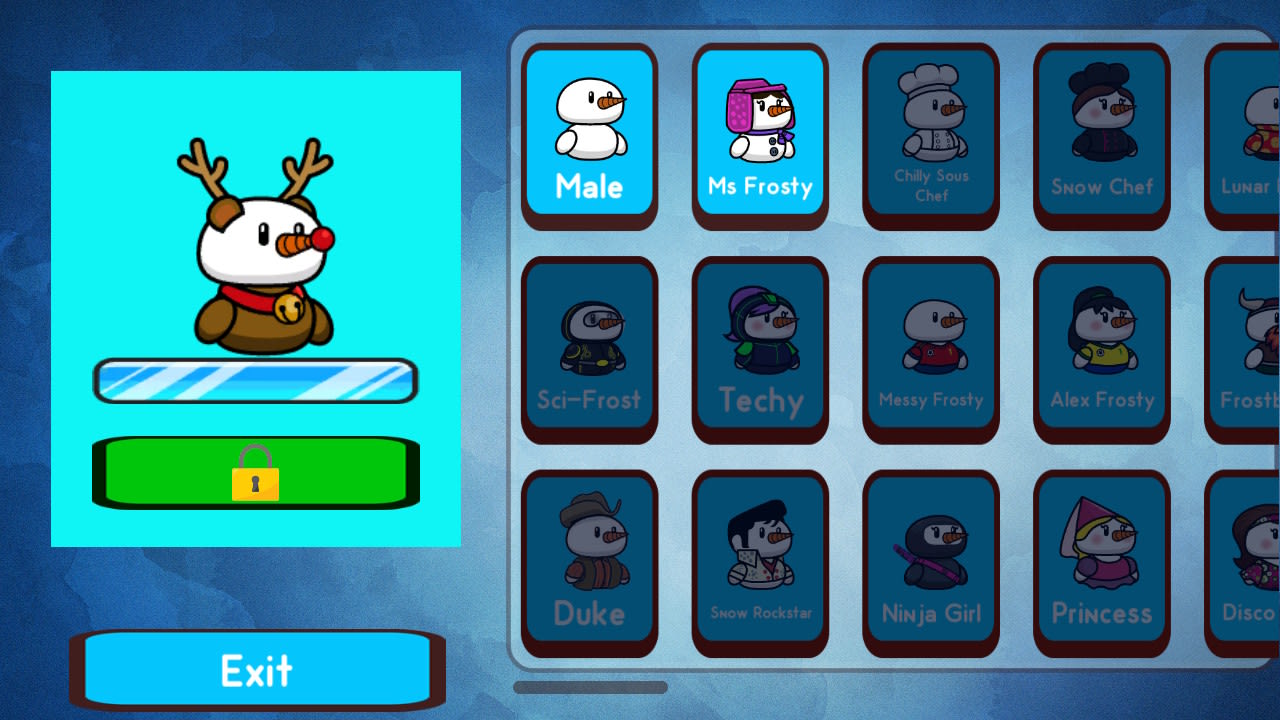Screen dimensions: 1280x720
Task: Choose the Frostbite character on the right edge
Action: [x=1250, y=347]
